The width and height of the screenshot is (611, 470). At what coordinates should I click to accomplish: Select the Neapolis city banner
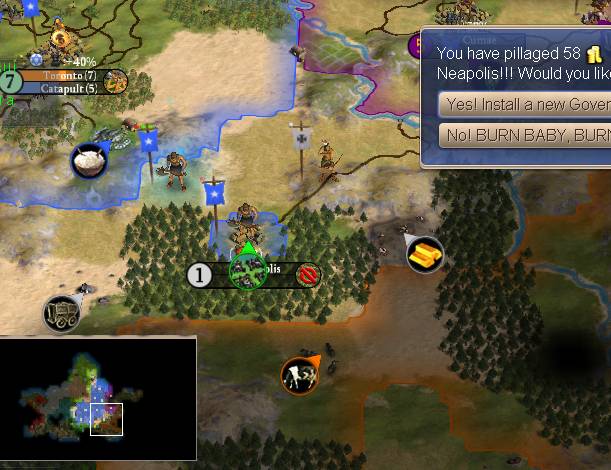(256, 274)
